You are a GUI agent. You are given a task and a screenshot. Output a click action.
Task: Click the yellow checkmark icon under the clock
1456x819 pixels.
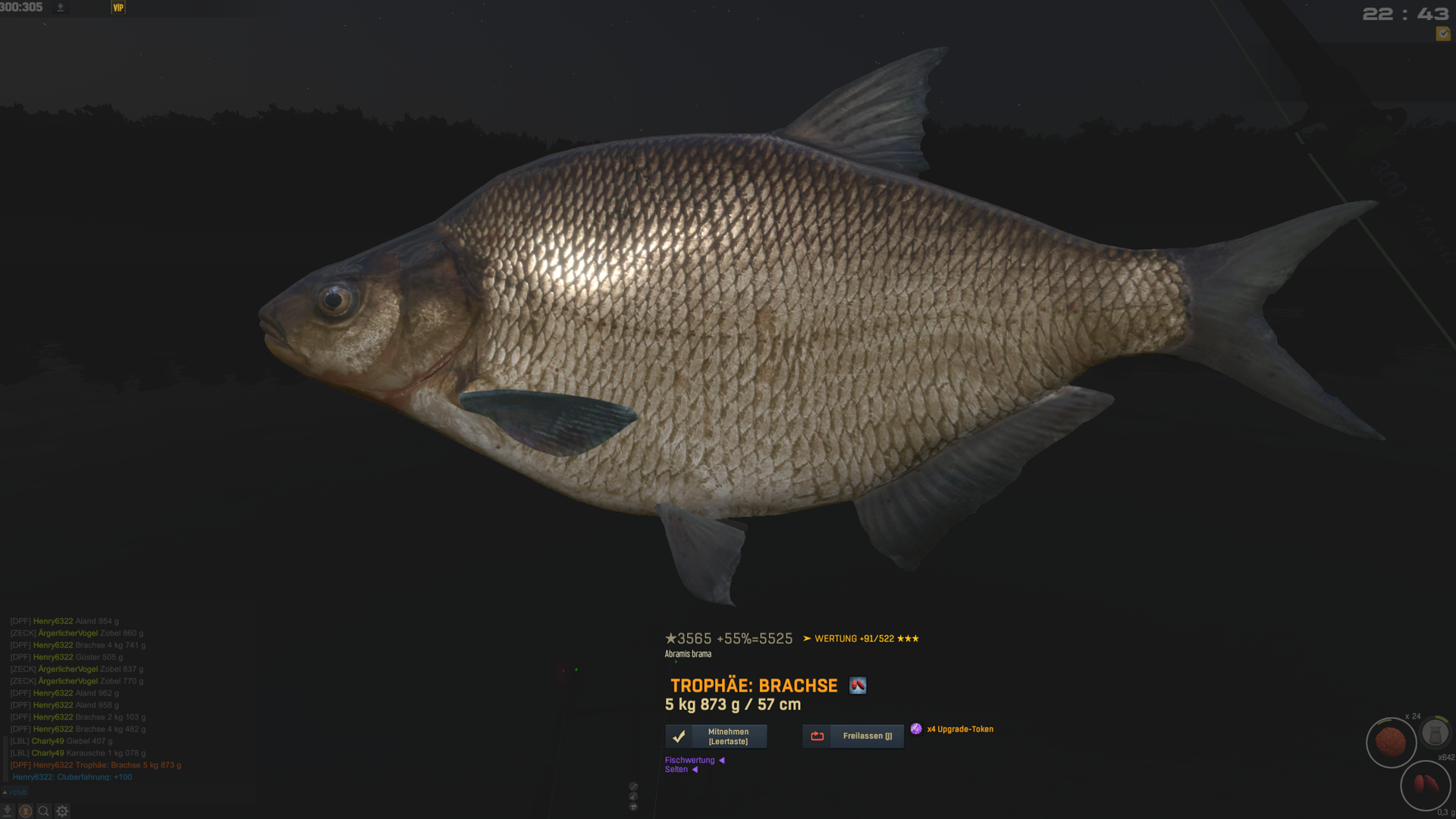coord(1442,34)
